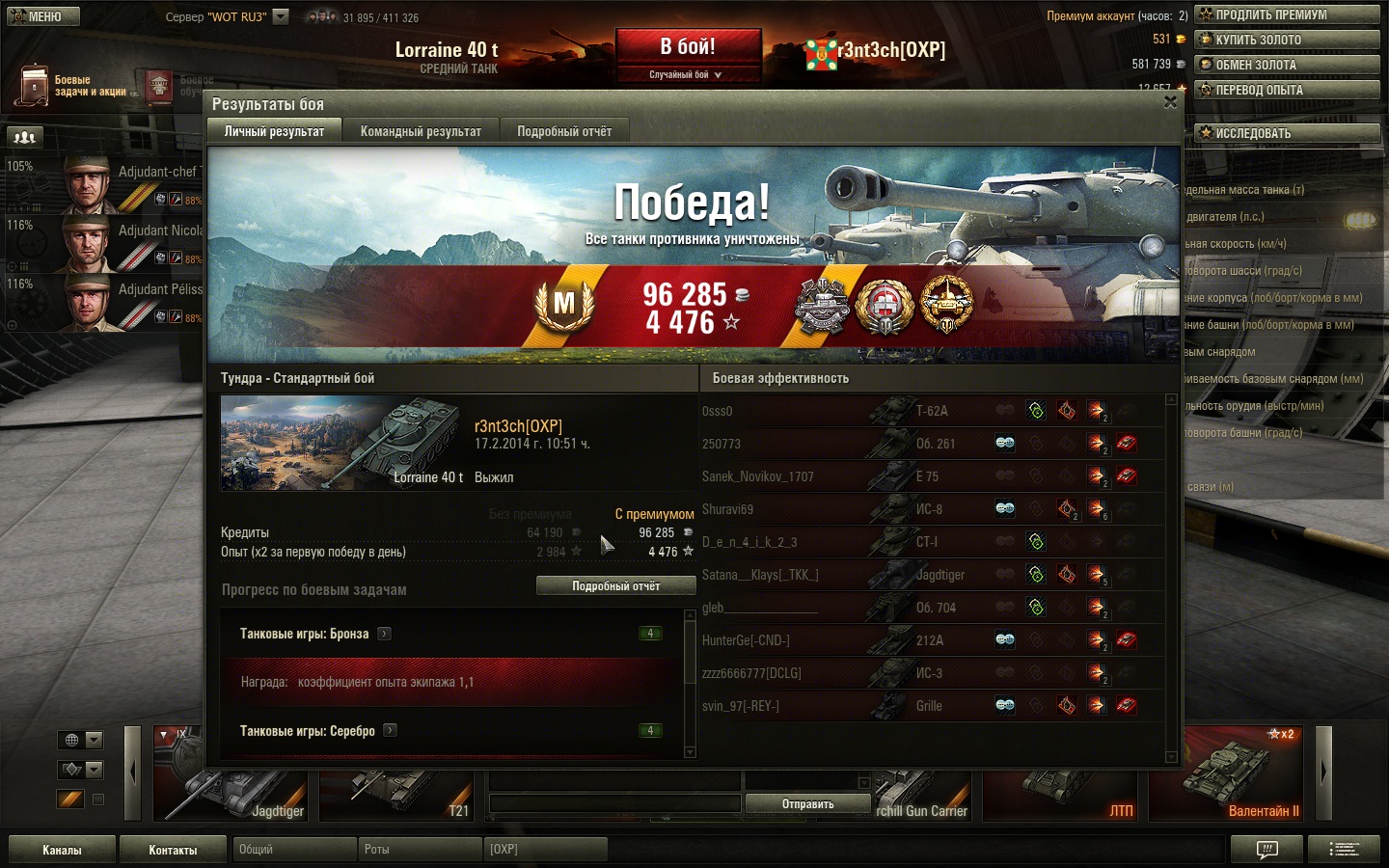Screen dimensions: 1389x868
Task: Open the server selection dropdown arrow
Action: [x=281, y=16]
